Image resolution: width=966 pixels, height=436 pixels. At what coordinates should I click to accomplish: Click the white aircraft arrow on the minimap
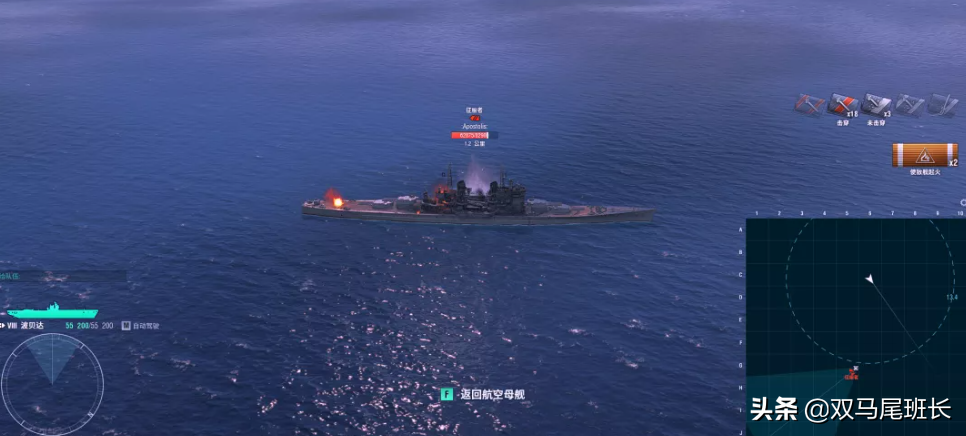tap(870, 279)
